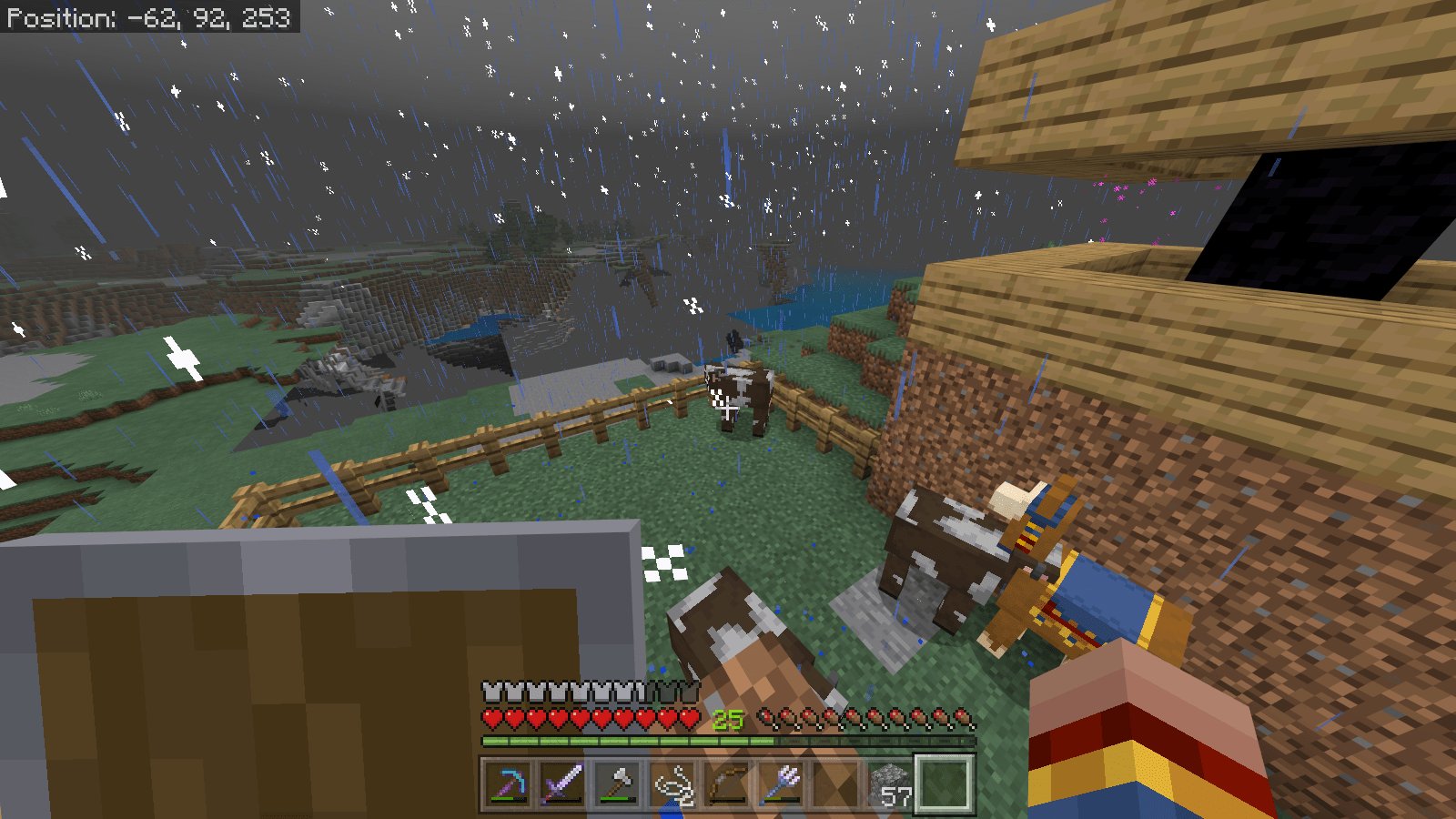
Task: Select the enchanted sword in the hotbar
Action: click(562, 782)
